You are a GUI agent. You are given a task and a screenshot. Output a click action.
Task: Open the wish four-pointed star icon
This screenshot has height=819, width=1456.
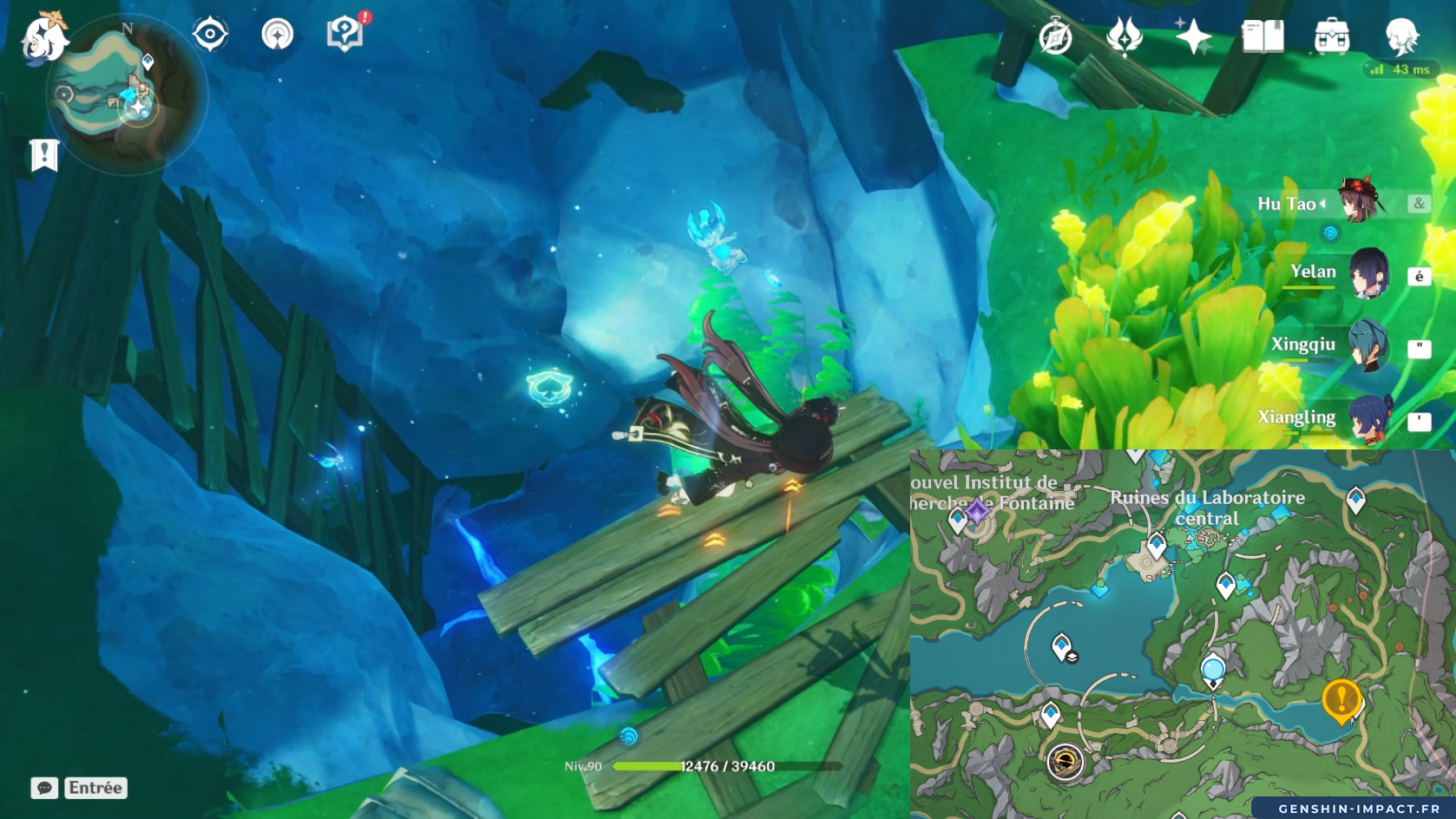click(x=1193, y=37)
